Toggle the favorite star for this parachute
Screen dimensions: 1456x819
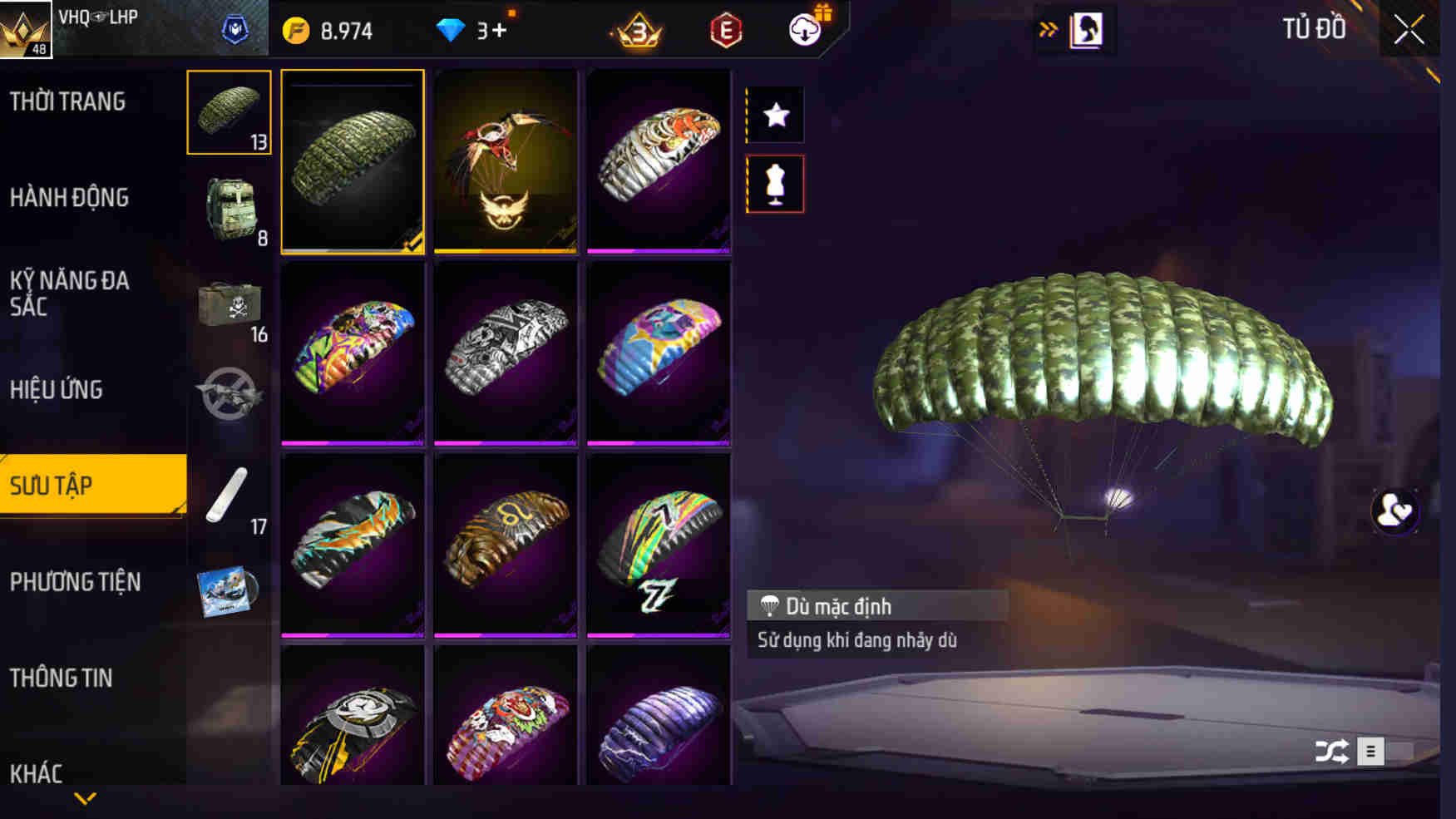[777, 116]
